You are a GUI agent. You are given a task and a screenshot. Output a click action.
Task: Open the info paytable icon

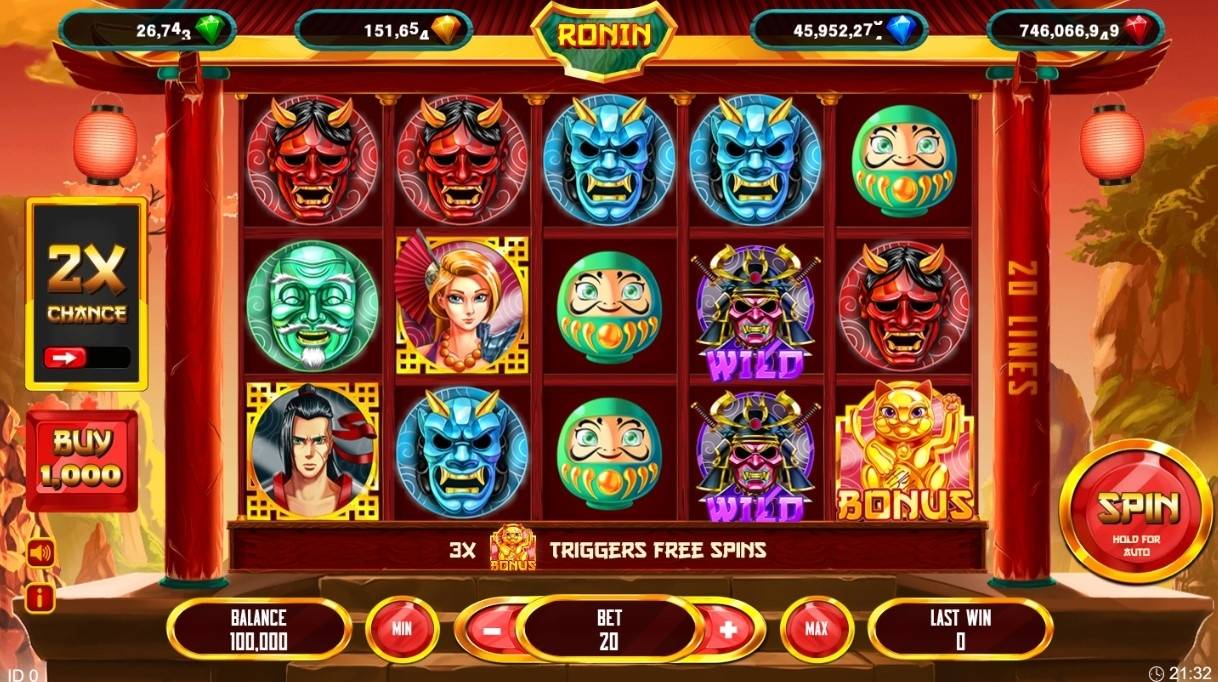pos(41,598)
